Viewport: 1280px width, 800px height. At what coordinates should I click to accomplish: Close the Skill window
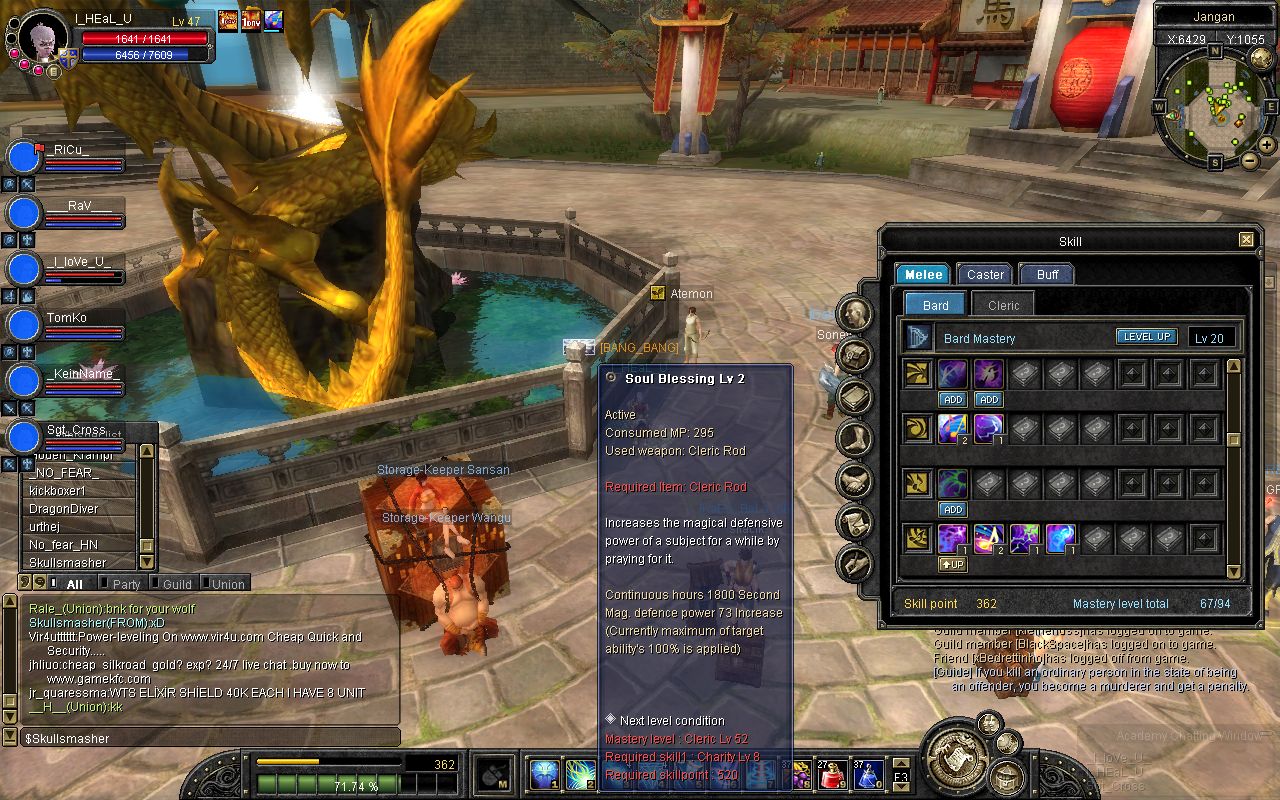coord(1246,240)
